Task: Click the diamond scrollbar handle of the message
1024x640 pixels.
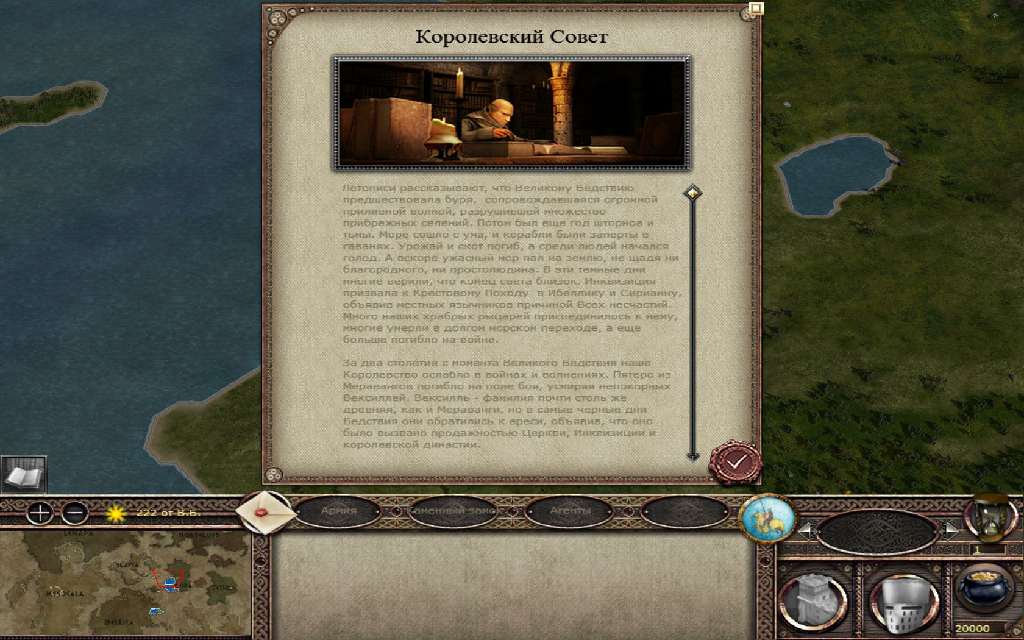Action: click(x=692, y=192)
